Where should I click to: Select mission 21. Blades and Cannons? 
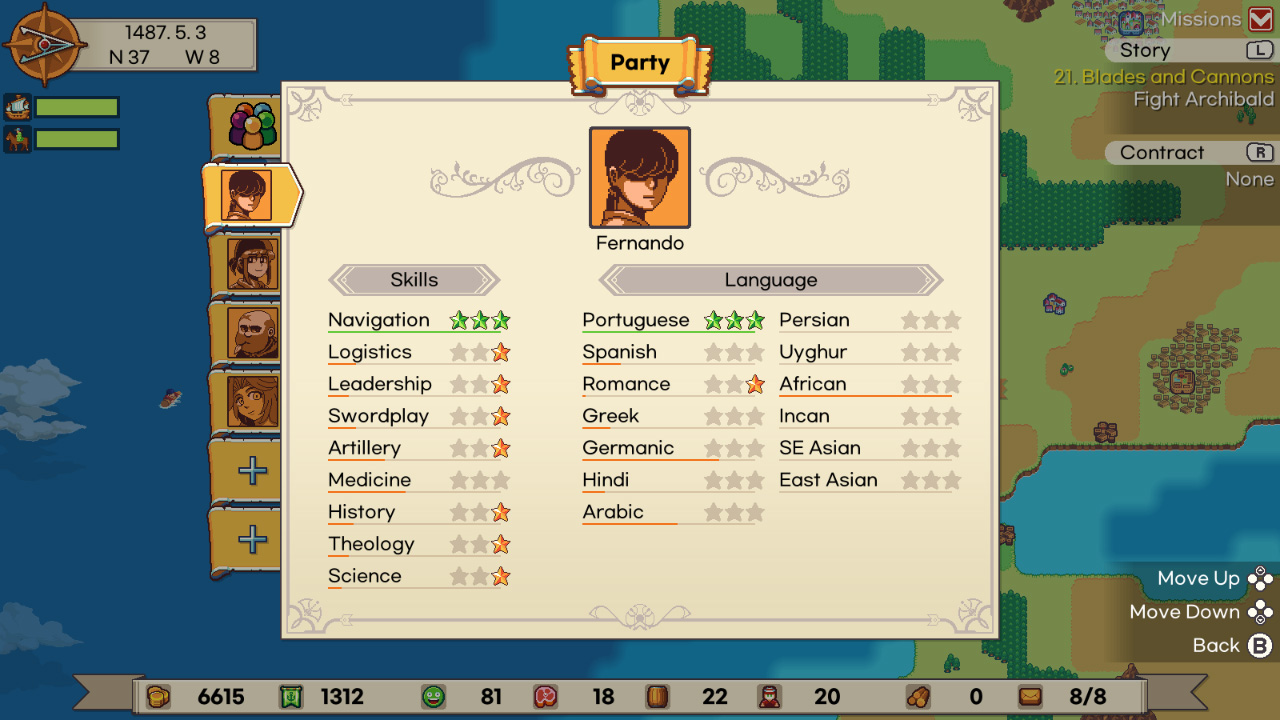(x=1166, y=76)
